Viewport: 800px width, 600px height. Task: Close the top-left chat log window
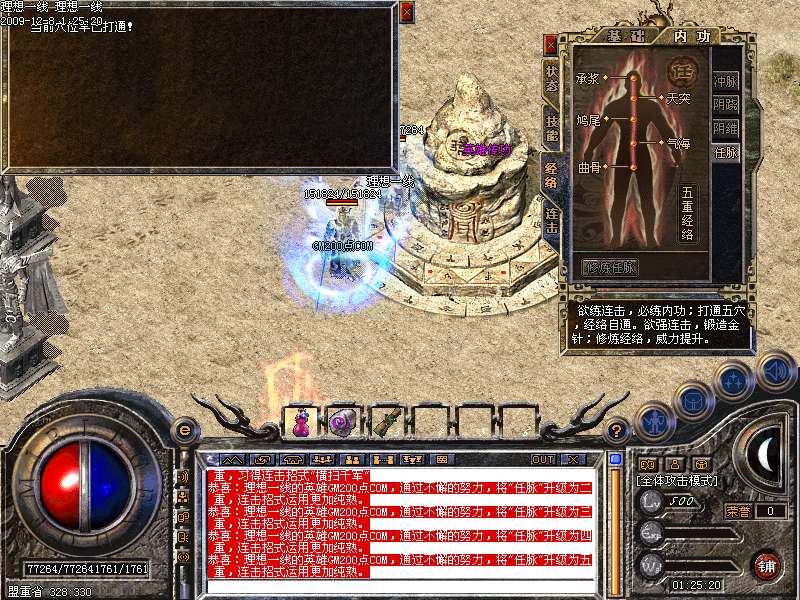[x=406, y=12]
